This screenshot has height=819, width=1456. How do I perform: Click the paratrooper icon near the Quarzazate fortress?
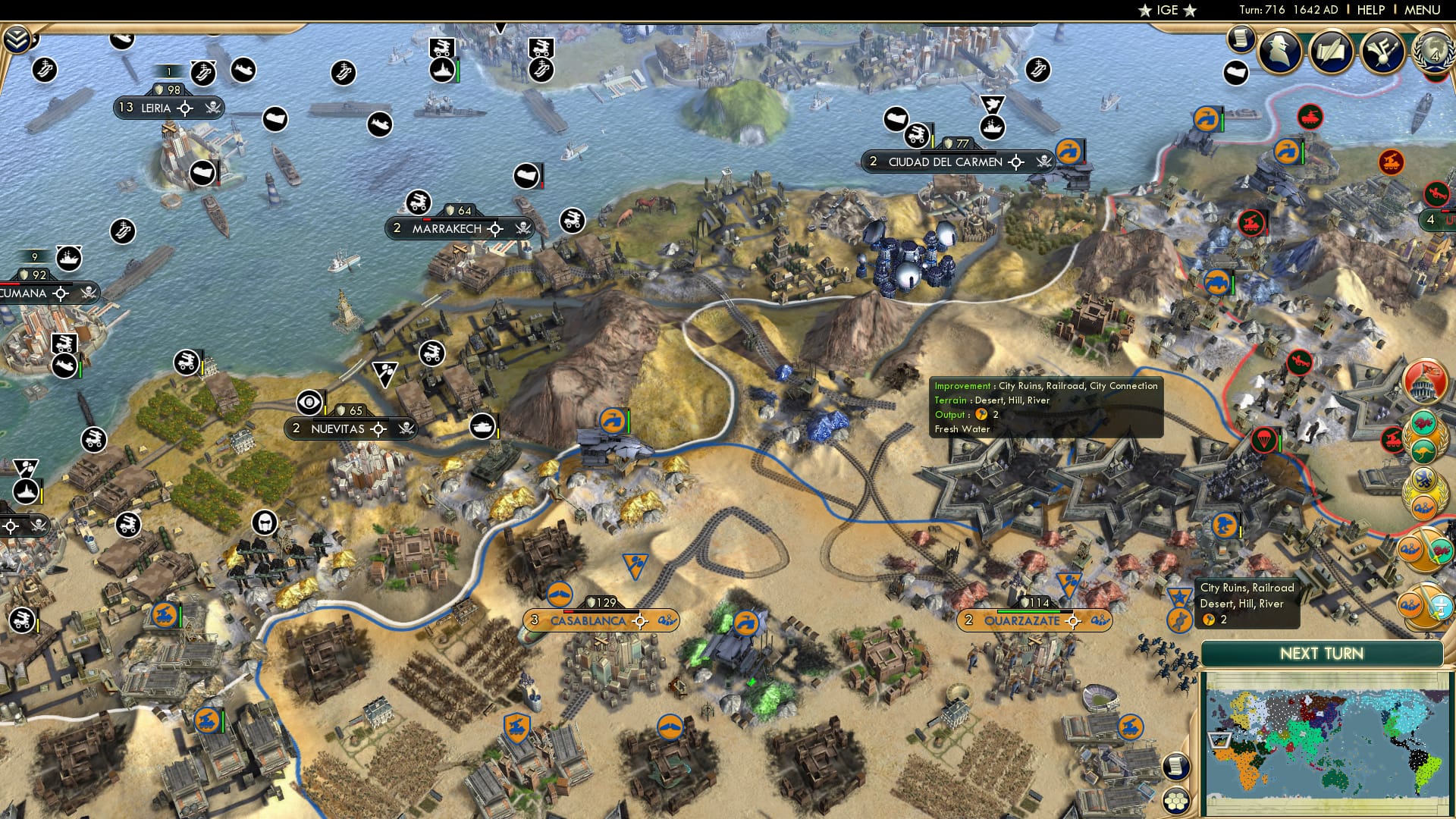pos(1264,440)
